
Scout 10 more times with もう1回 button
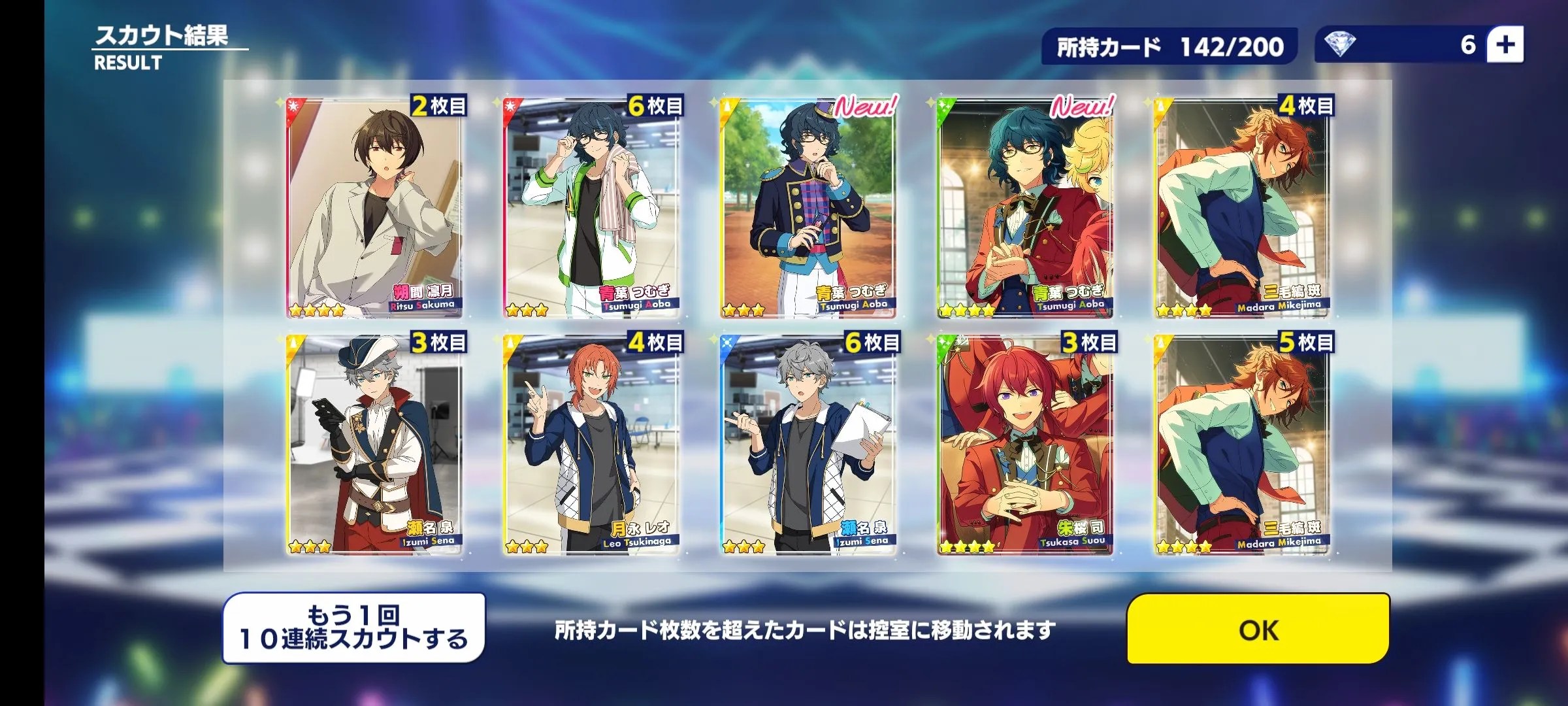coord(354,628)
